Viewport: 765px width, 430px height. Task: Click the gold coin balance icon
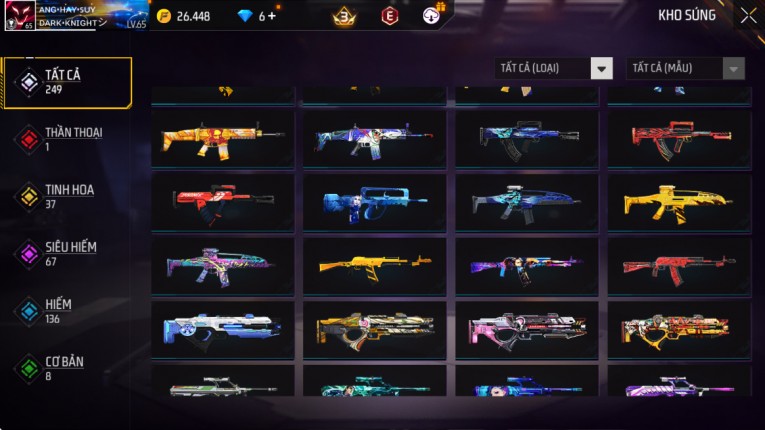tap(164, 16)
